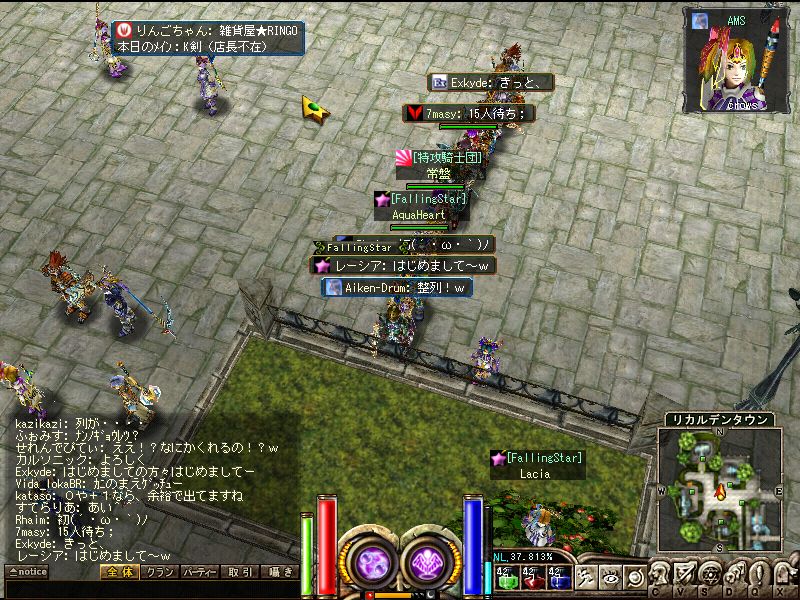This screenshot has height=600, width=800.
Task: Click the リカルデンタウン minimap
Action: [720, 490]
